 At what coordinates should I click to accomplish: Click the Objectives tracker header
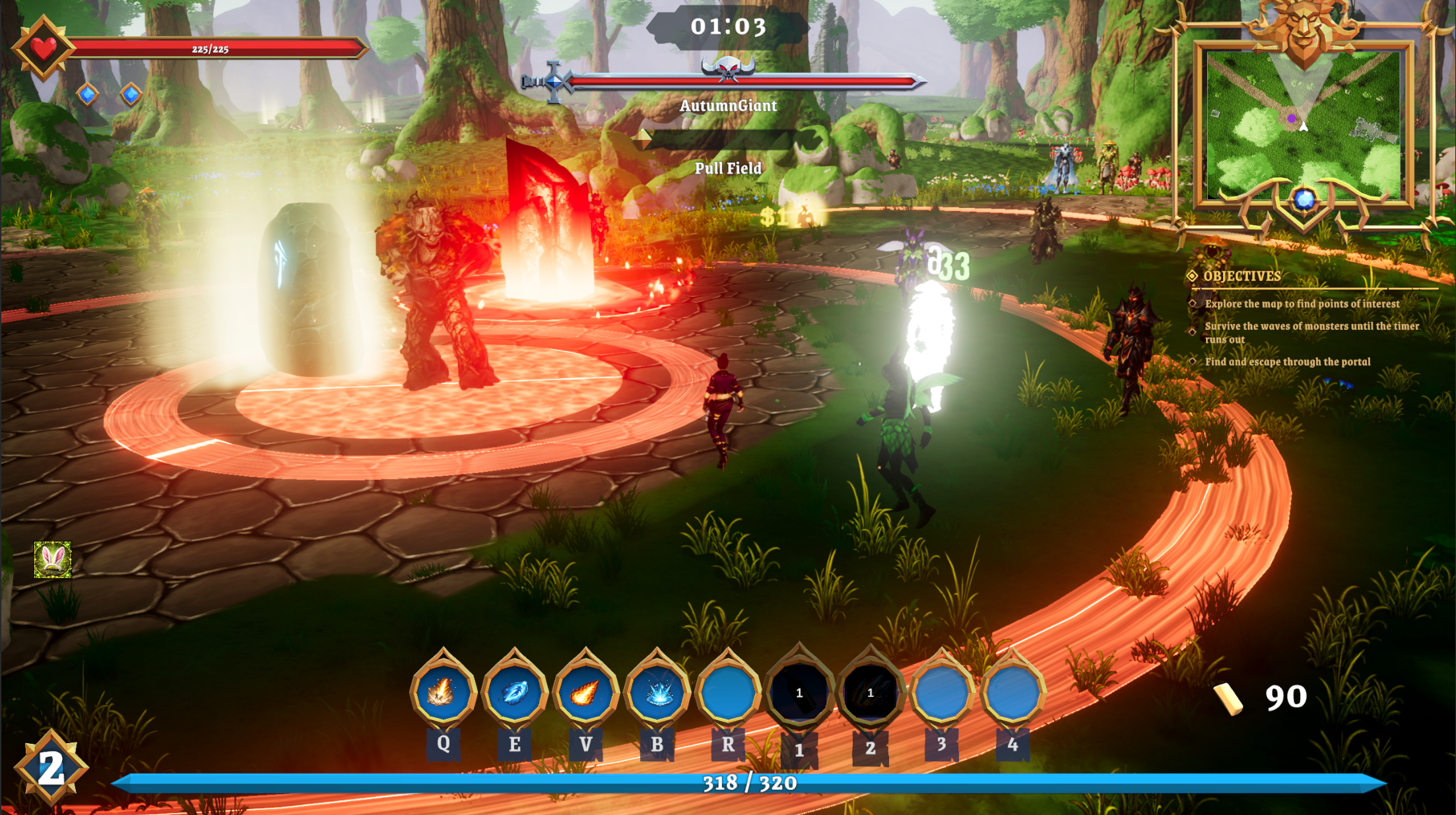[x=1241, y=276]
